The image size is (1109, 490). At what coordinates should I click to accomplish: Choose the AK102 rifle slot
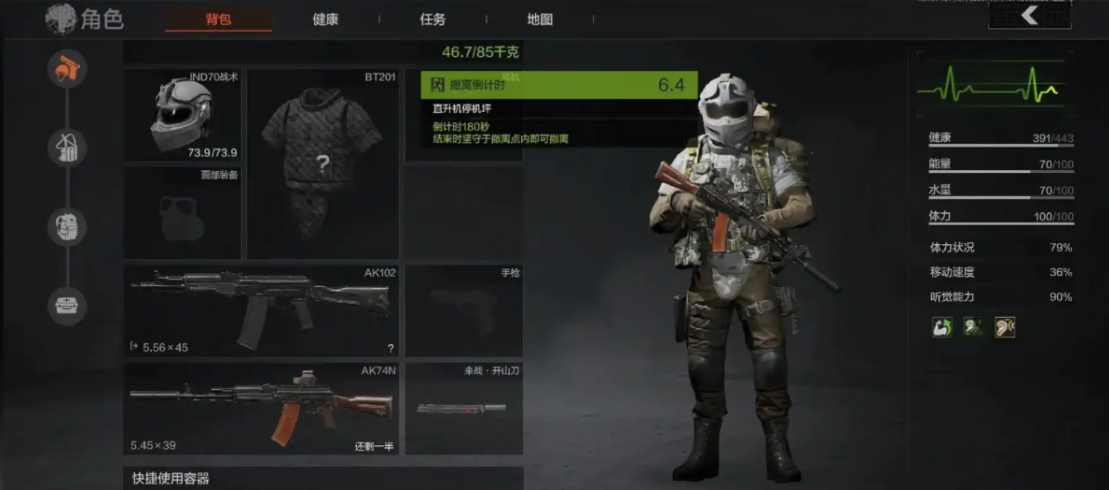click(261, 310)
